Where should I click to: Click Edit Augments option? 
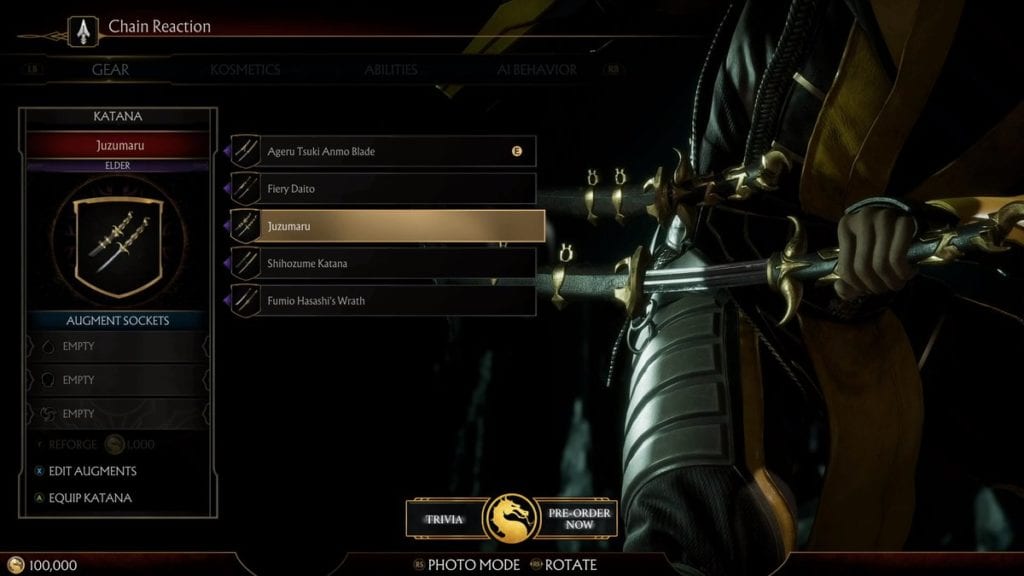coord(92,471)
